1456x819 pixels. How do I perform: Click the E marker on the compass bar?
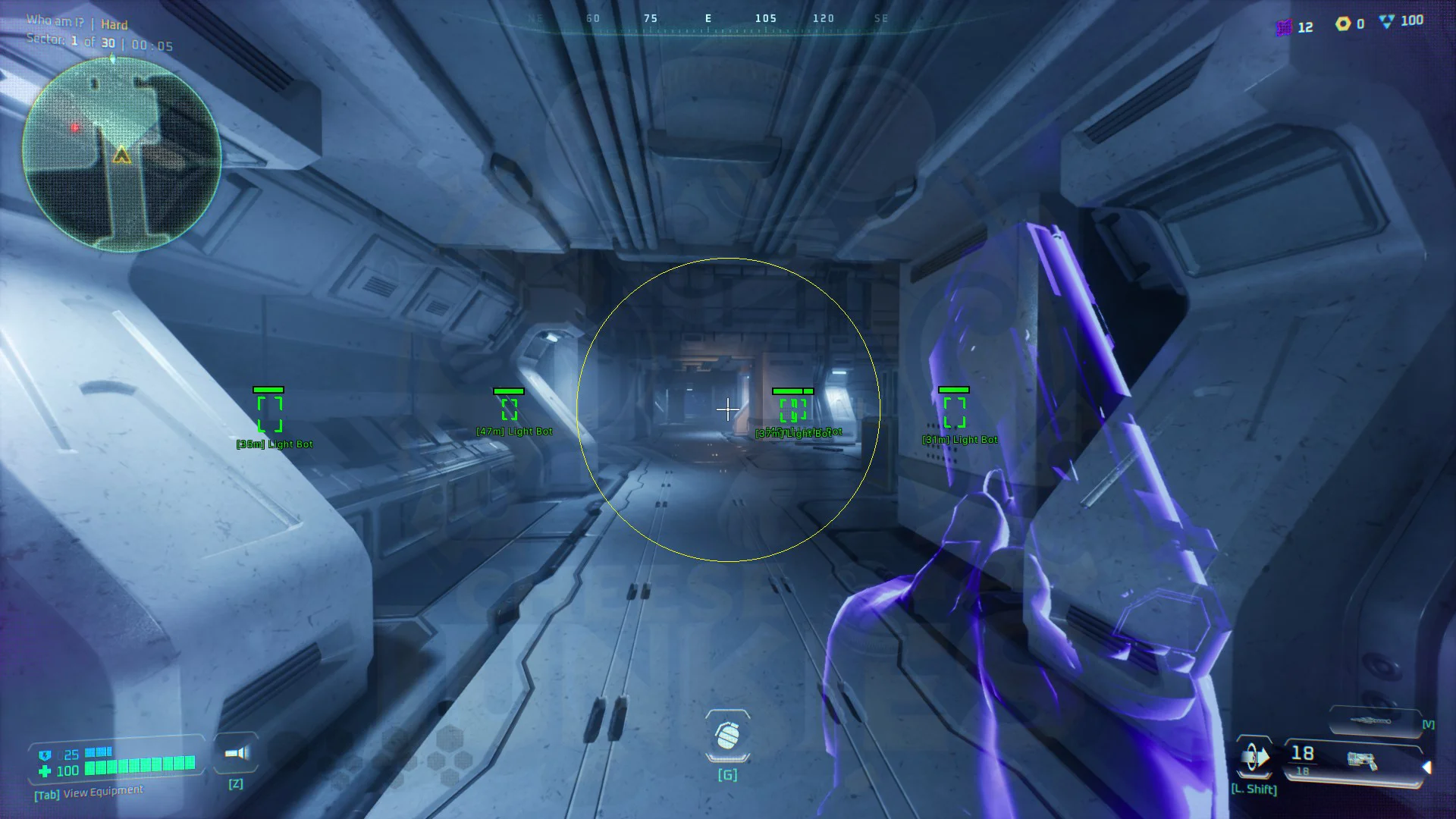tap(707, 18)
